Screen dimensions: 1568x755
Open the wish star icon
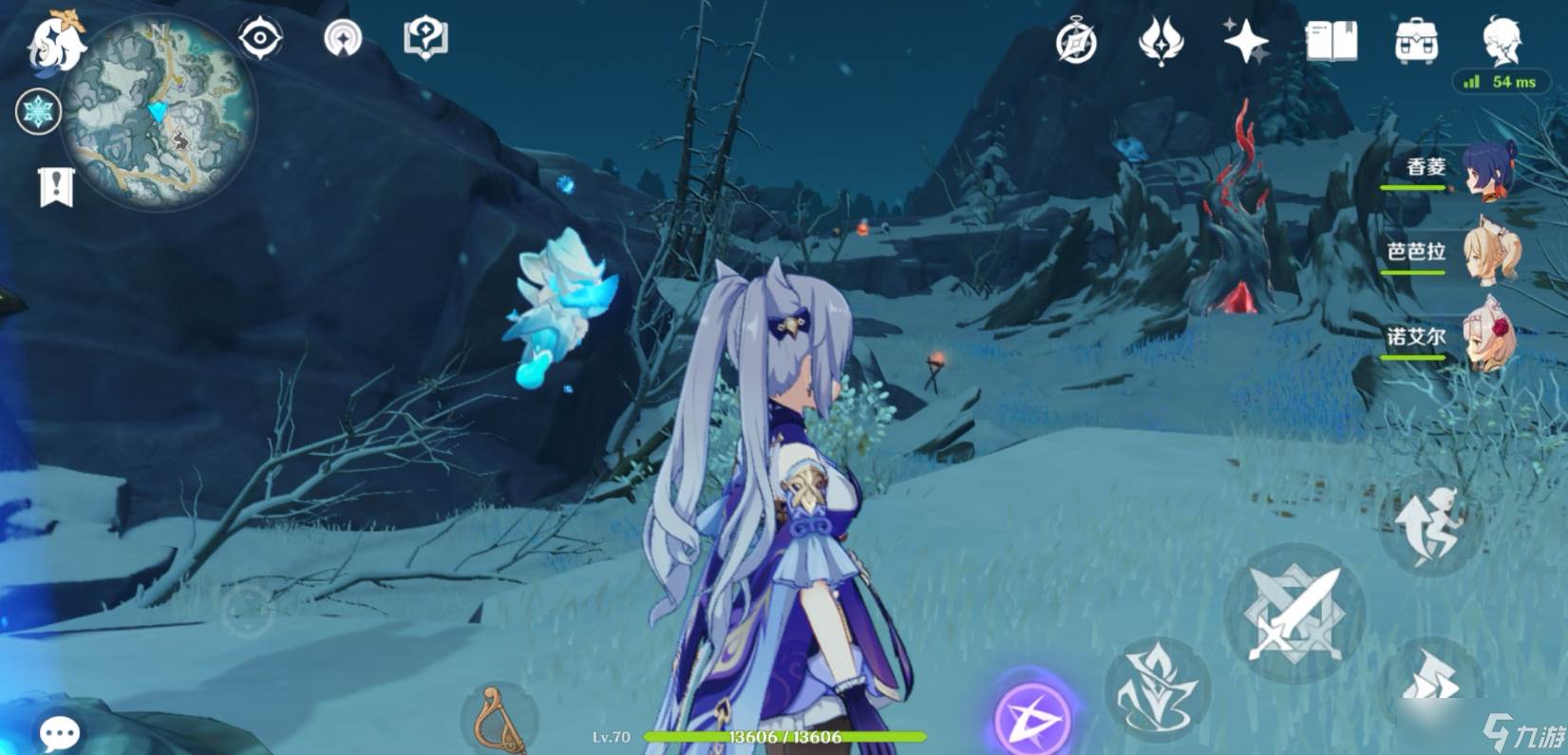1245,42
